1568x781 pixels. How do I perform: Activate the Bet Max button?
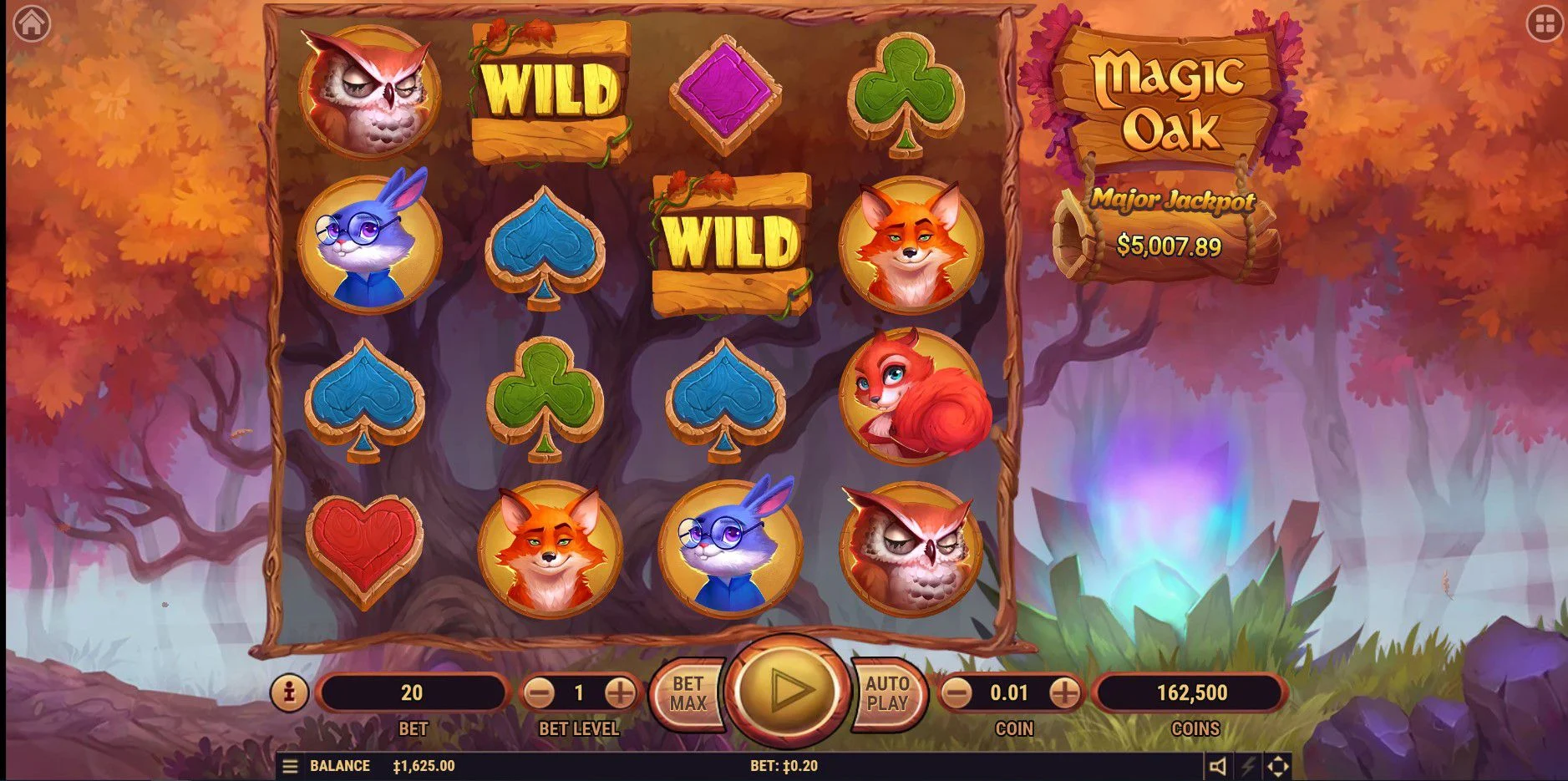tap(687, 693)
